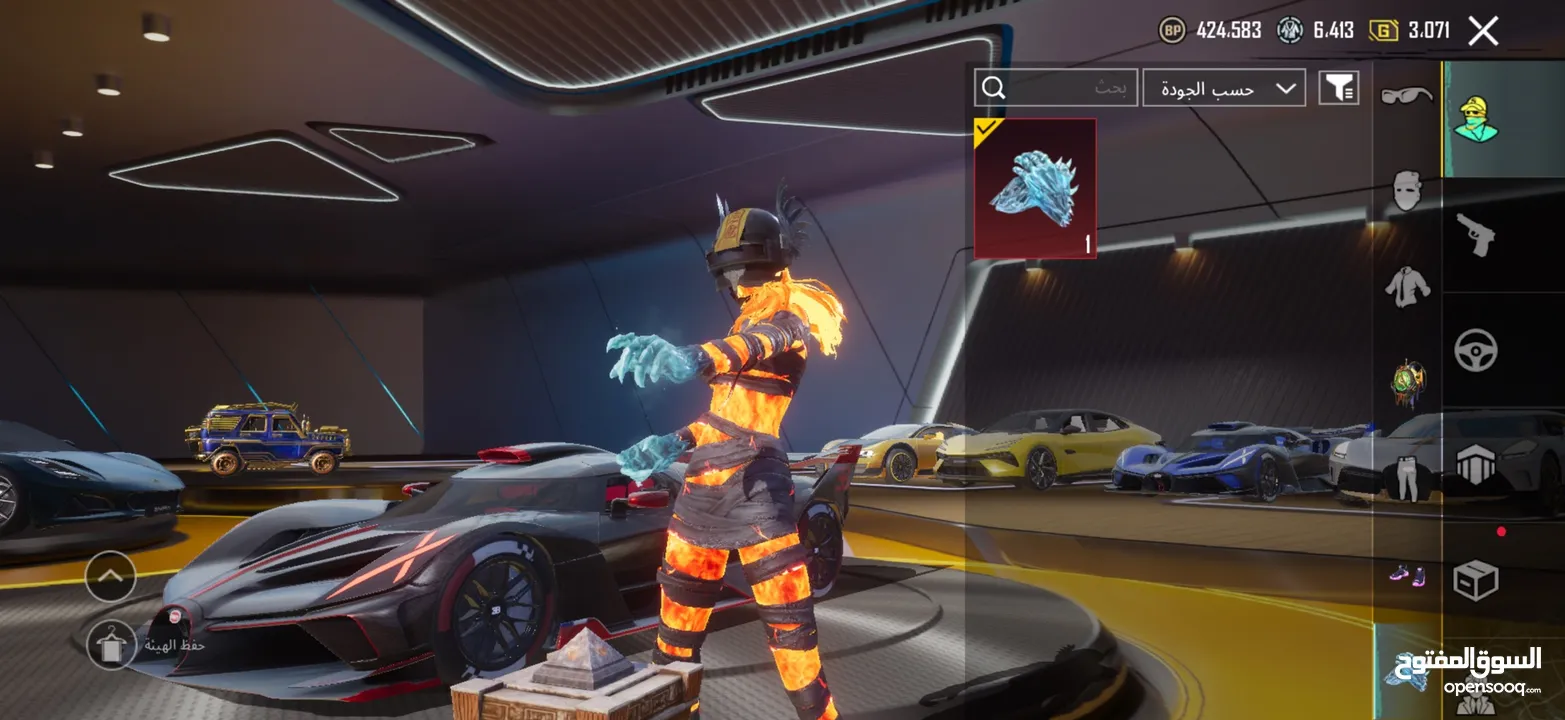Select the character outfit tab

pyautogui.click(x=1475, y=118)
